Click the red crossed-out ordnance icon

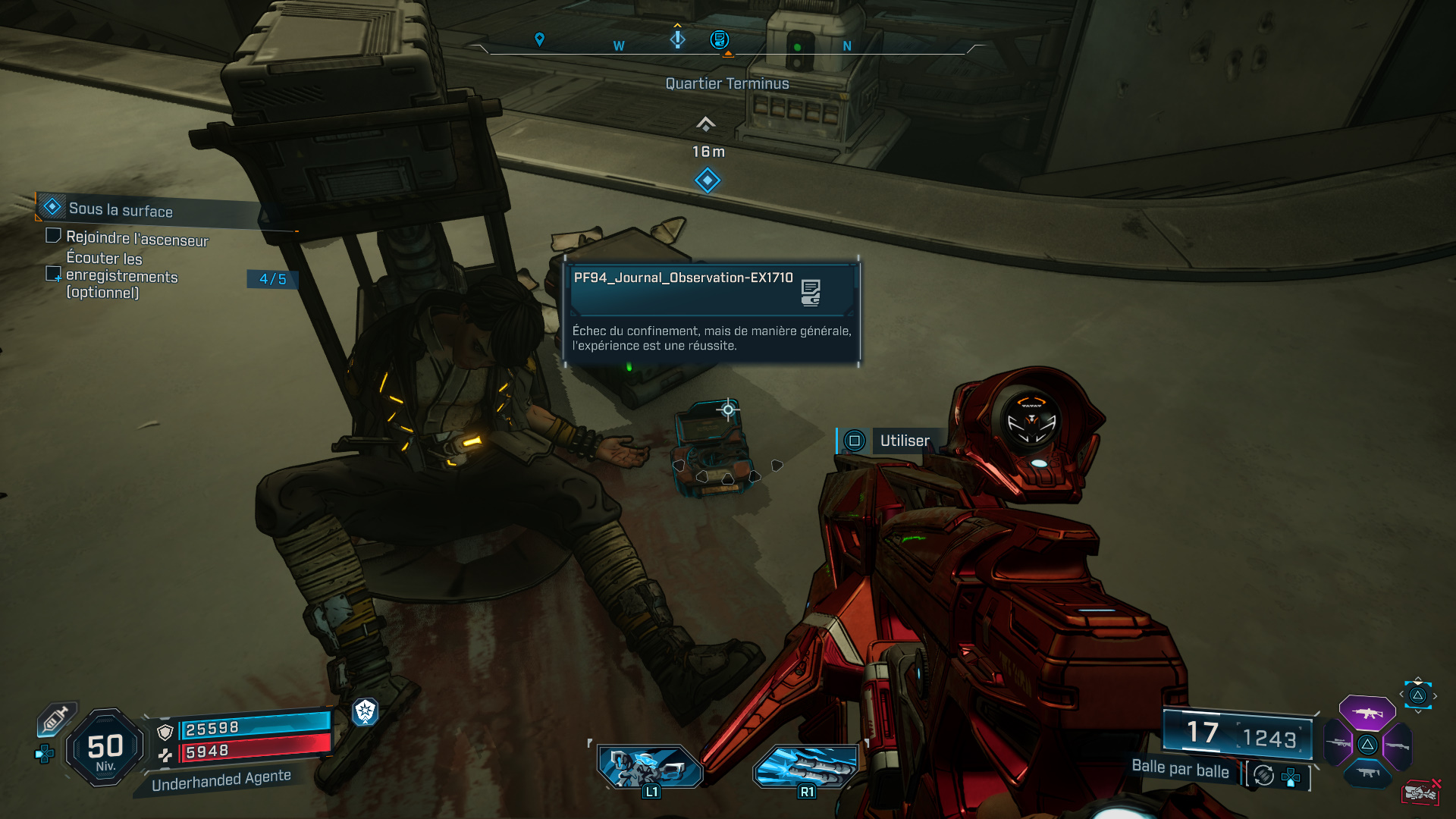(x=1420, y=792)
